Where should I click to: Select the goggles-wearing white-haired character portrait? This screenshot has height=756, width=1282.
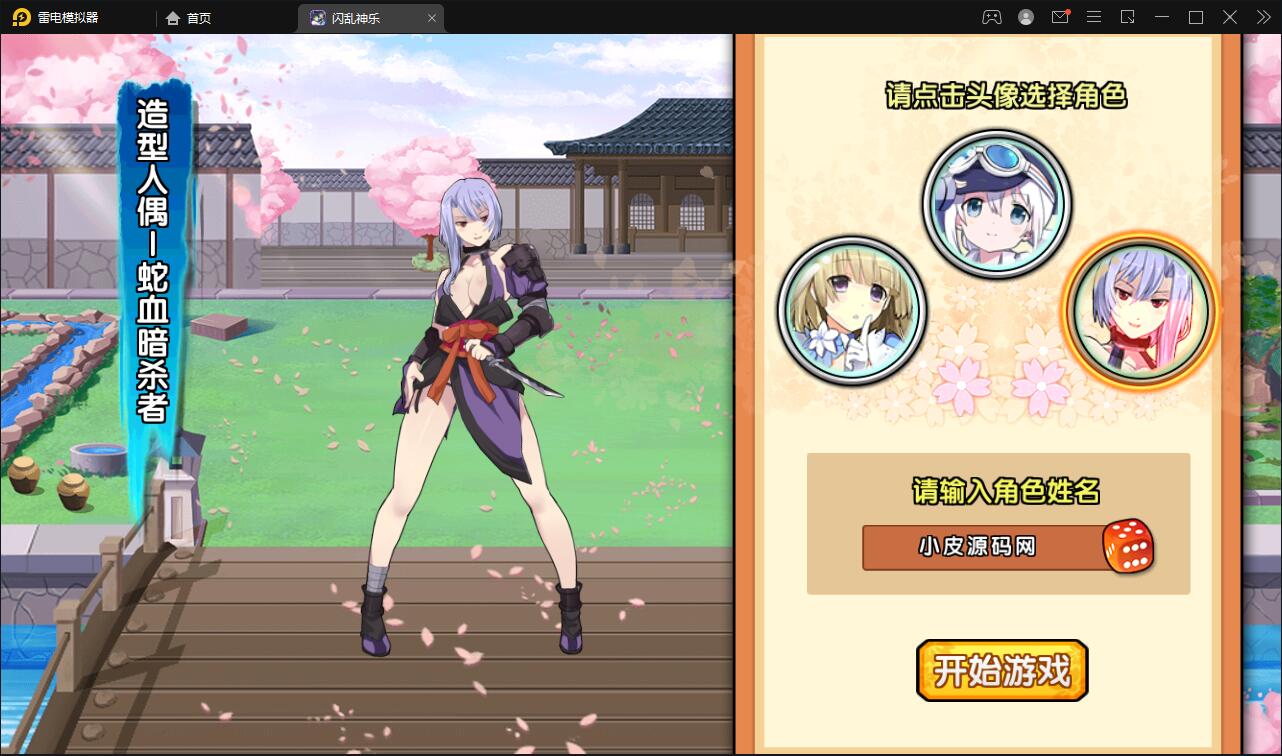pyautogui.click(x=996, y=204)
